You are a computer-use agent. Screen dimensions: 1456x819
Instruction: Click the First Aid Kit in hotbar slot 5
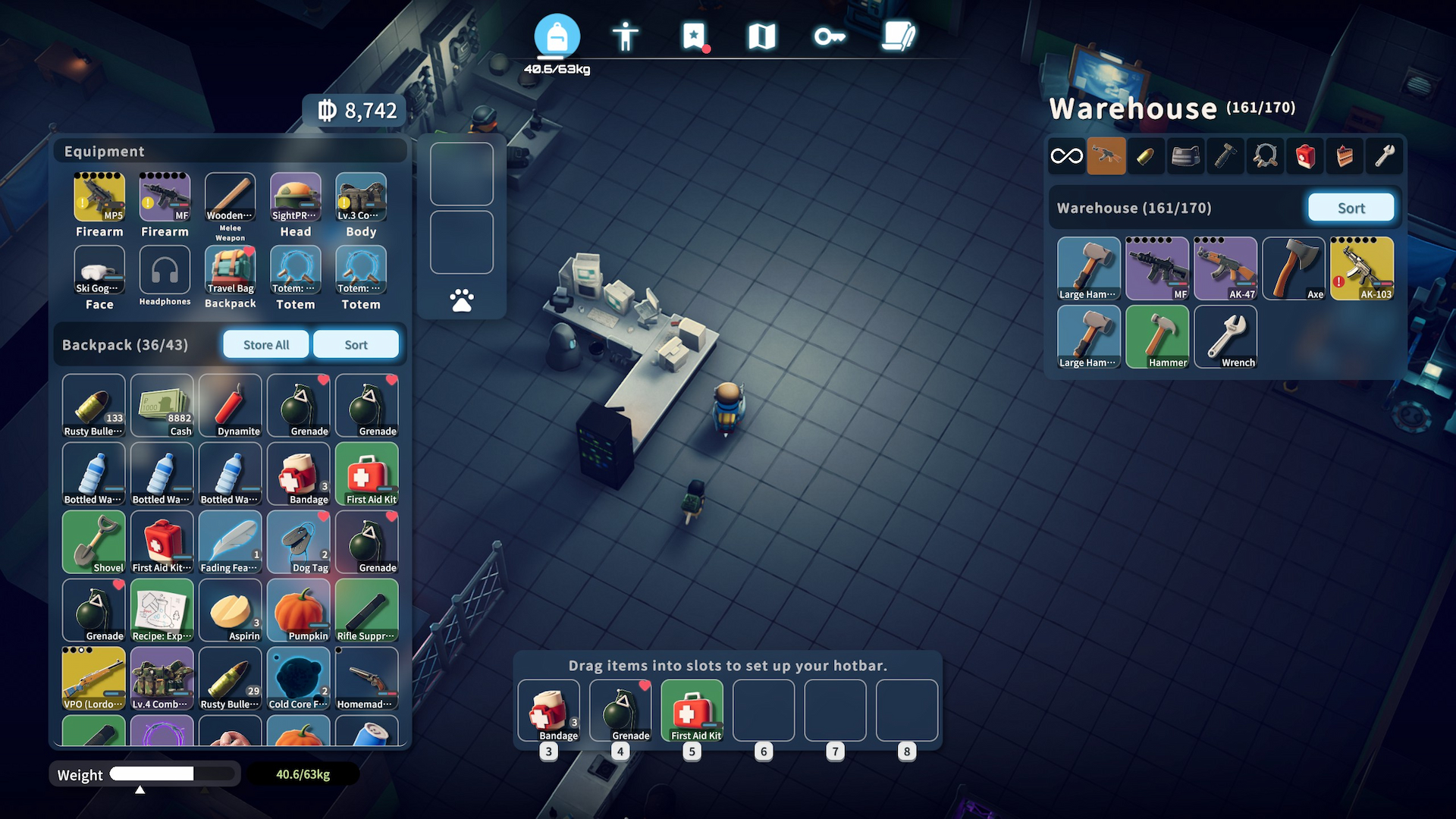coord(692,711)
